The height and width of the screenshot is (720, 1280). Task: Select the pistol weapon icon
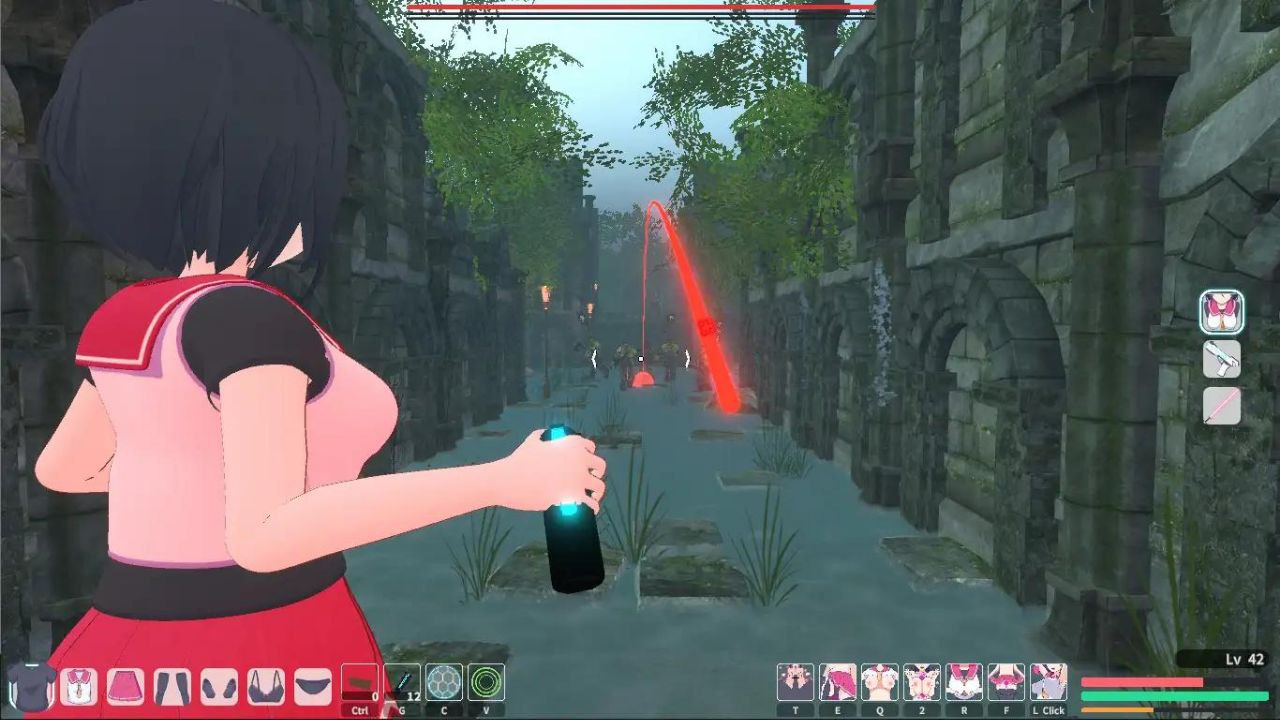pos(1221,360)
